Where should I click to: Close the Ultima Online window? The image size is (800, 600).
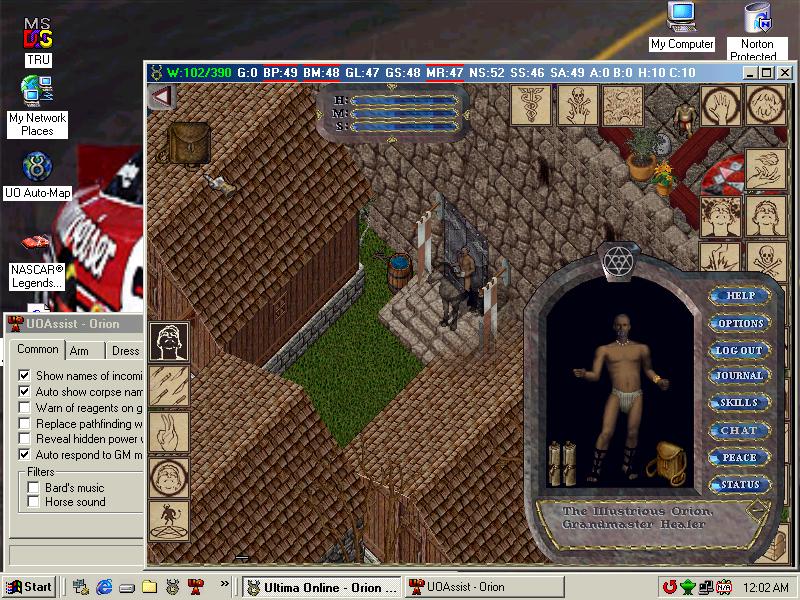[x=783, y=72]
